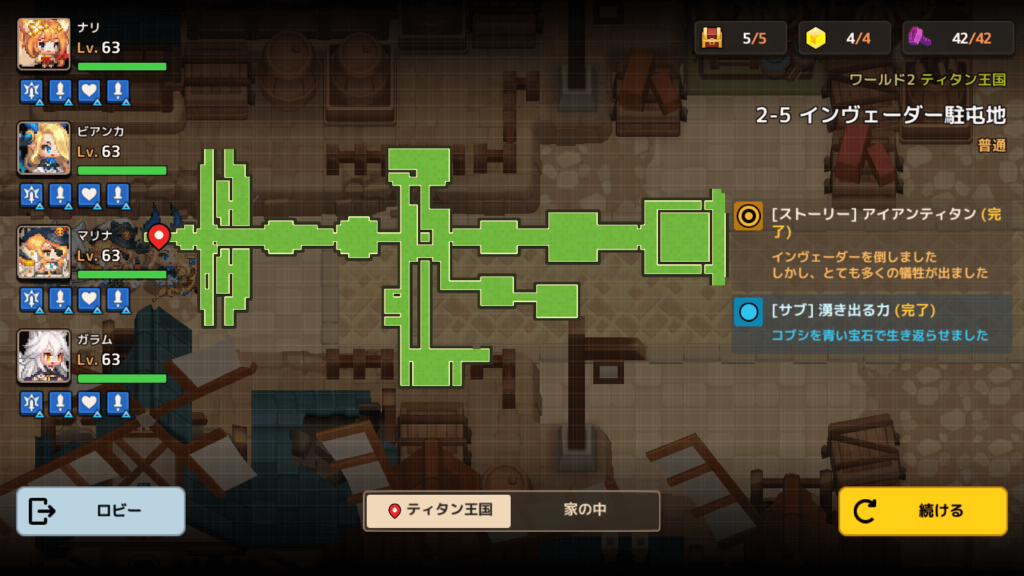Click the purple gem counter icon

point(920,38)
